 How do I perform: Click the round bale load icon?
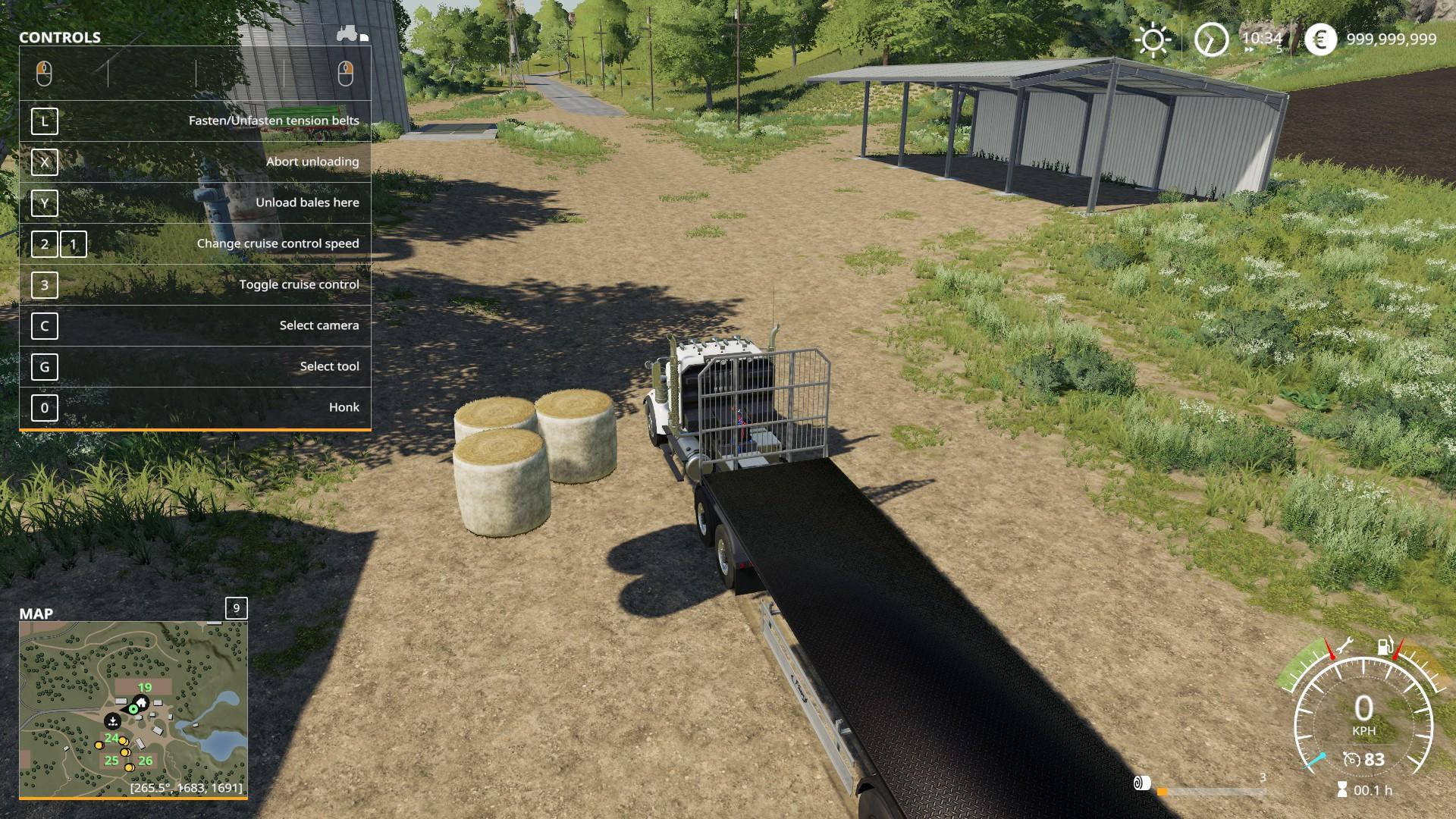(1142, 783)
